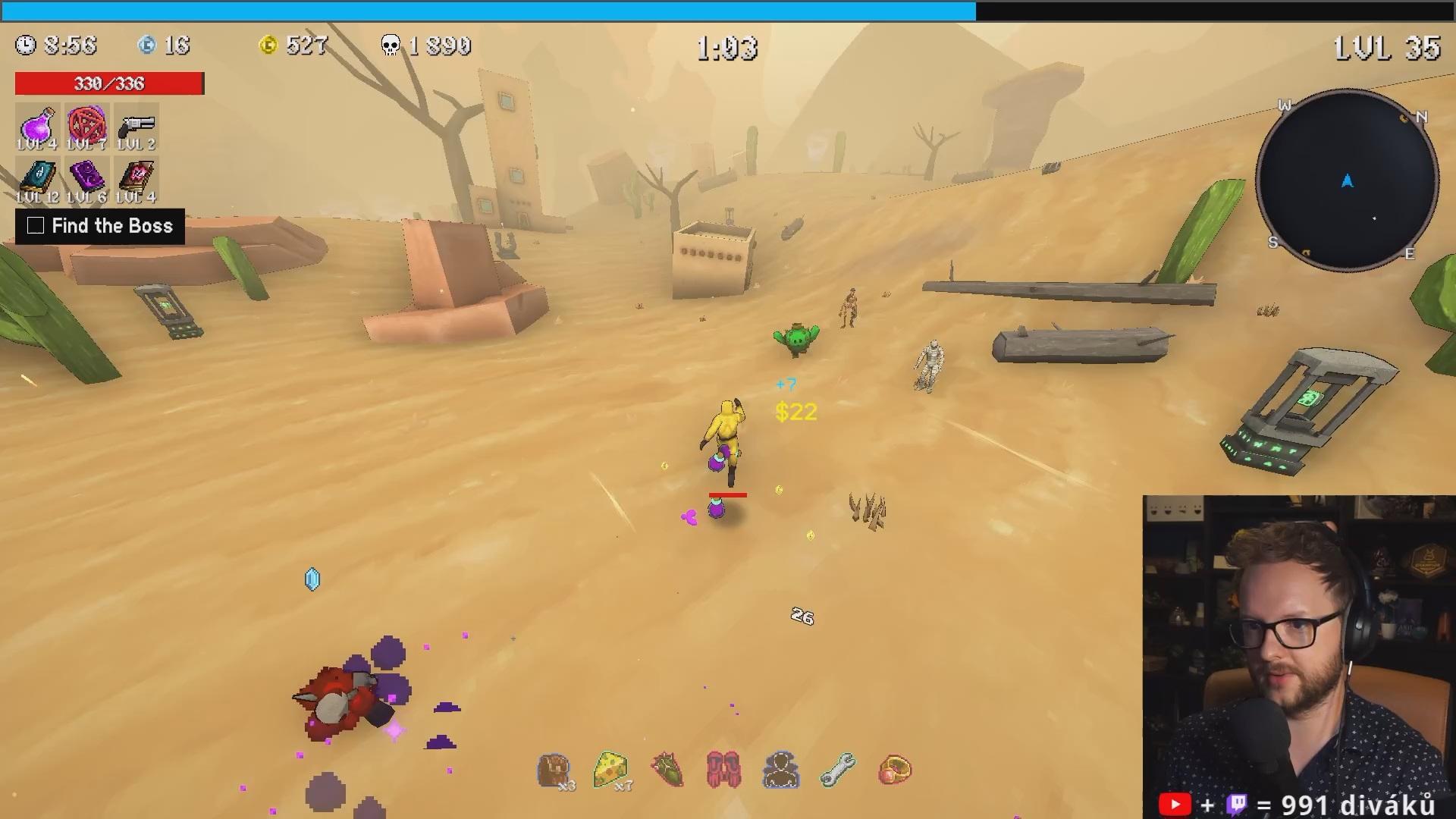
Task: Select the purple potion flask weapon icon
Action: pos(37,125)
